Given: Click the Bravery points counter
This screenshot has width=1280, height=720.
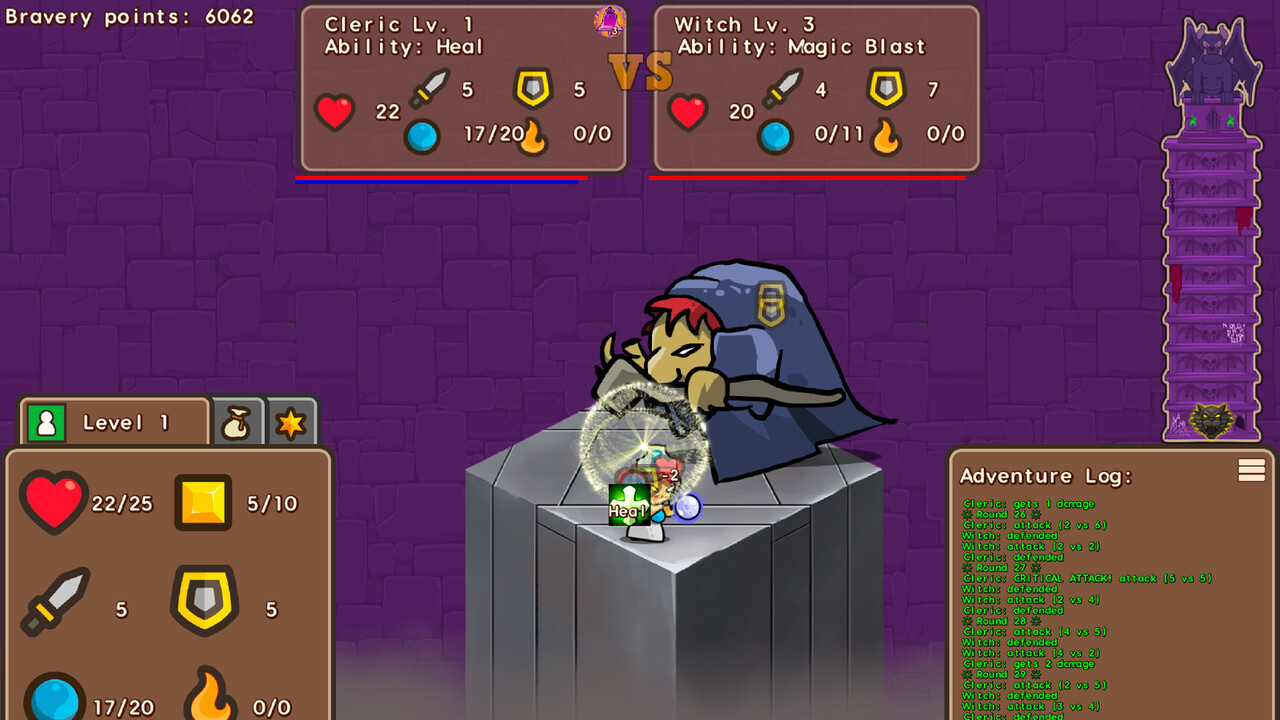Looking at the screenshot, I should click(130, 16).
